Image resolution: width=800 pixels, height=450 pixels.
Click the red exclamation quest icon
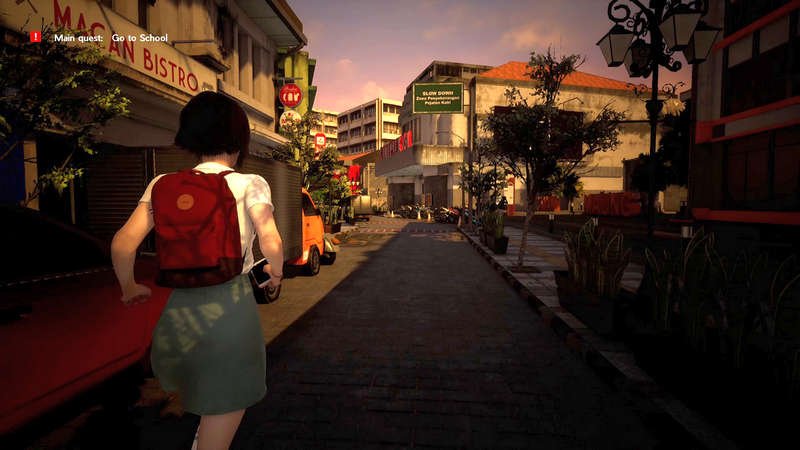point(36,37)
